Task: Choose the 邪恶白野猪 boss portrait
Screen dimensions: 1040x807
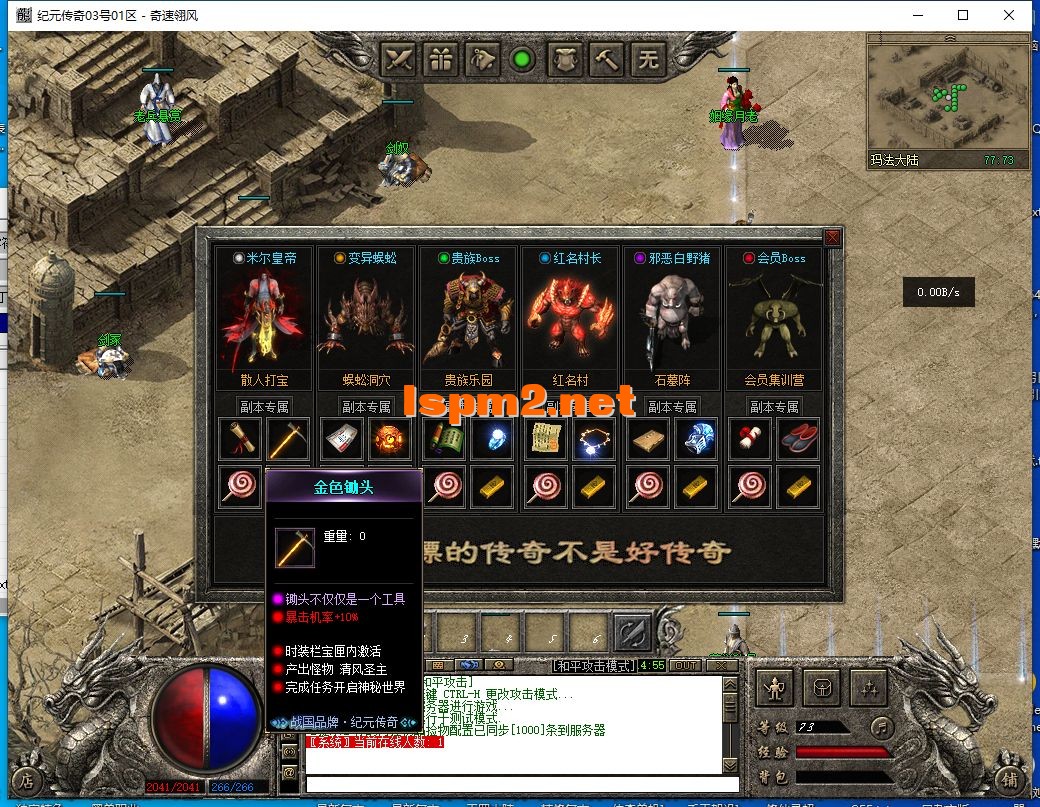Action: (672, 320)
